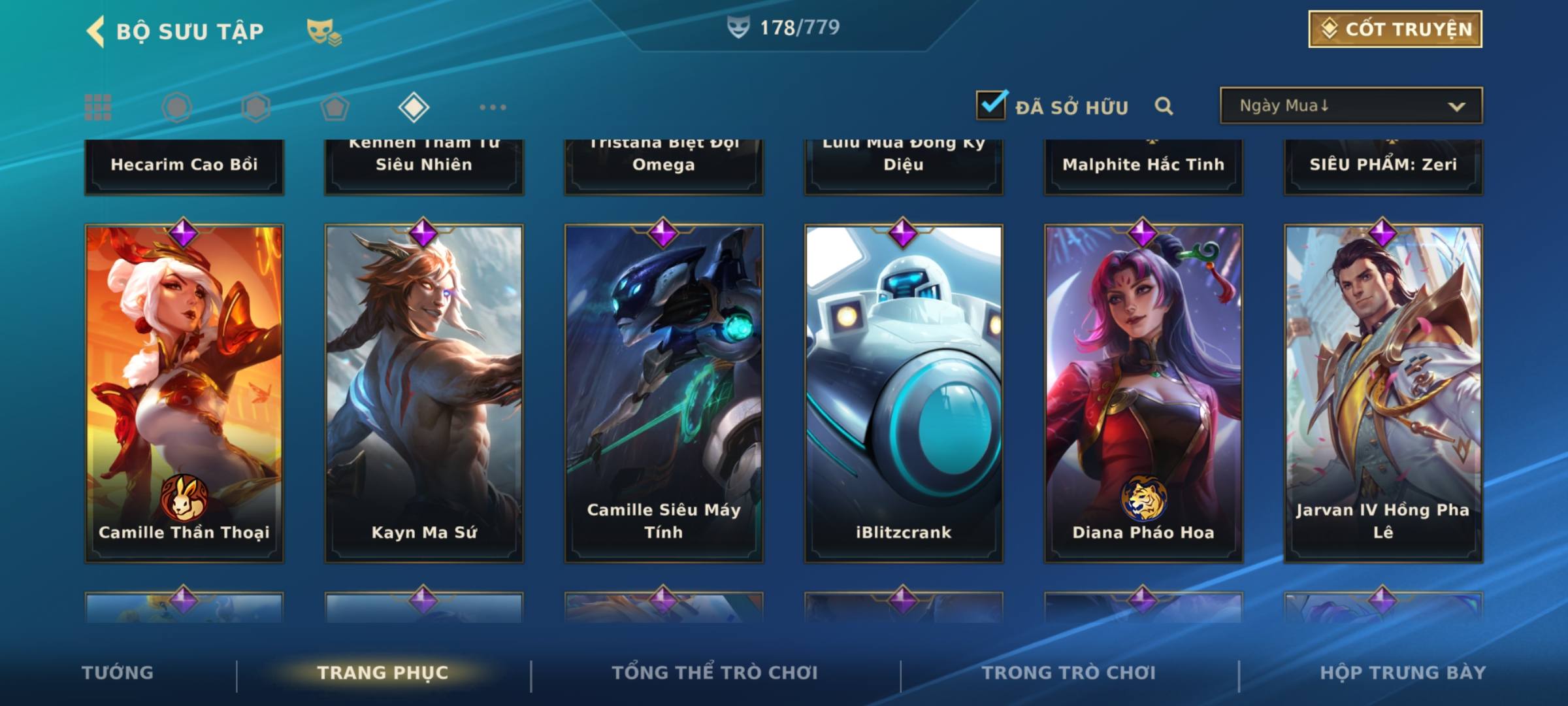Switch to the Tướng tab
This screenshot has height=706, width=1568.
[x=118, y=673]
